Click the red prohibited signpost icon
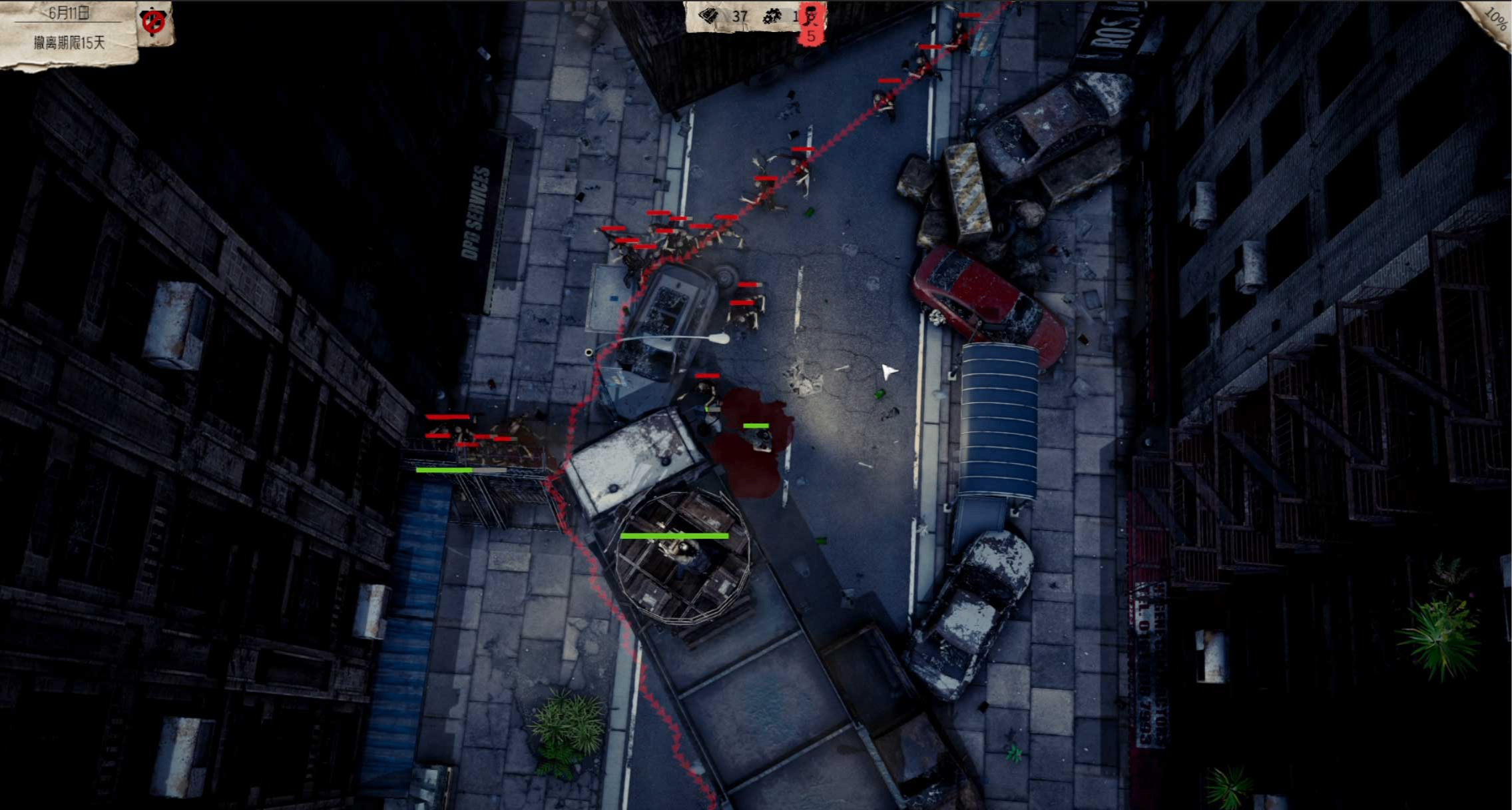The height and width of the screenshot is (810, 1512). tap(153, 21)
